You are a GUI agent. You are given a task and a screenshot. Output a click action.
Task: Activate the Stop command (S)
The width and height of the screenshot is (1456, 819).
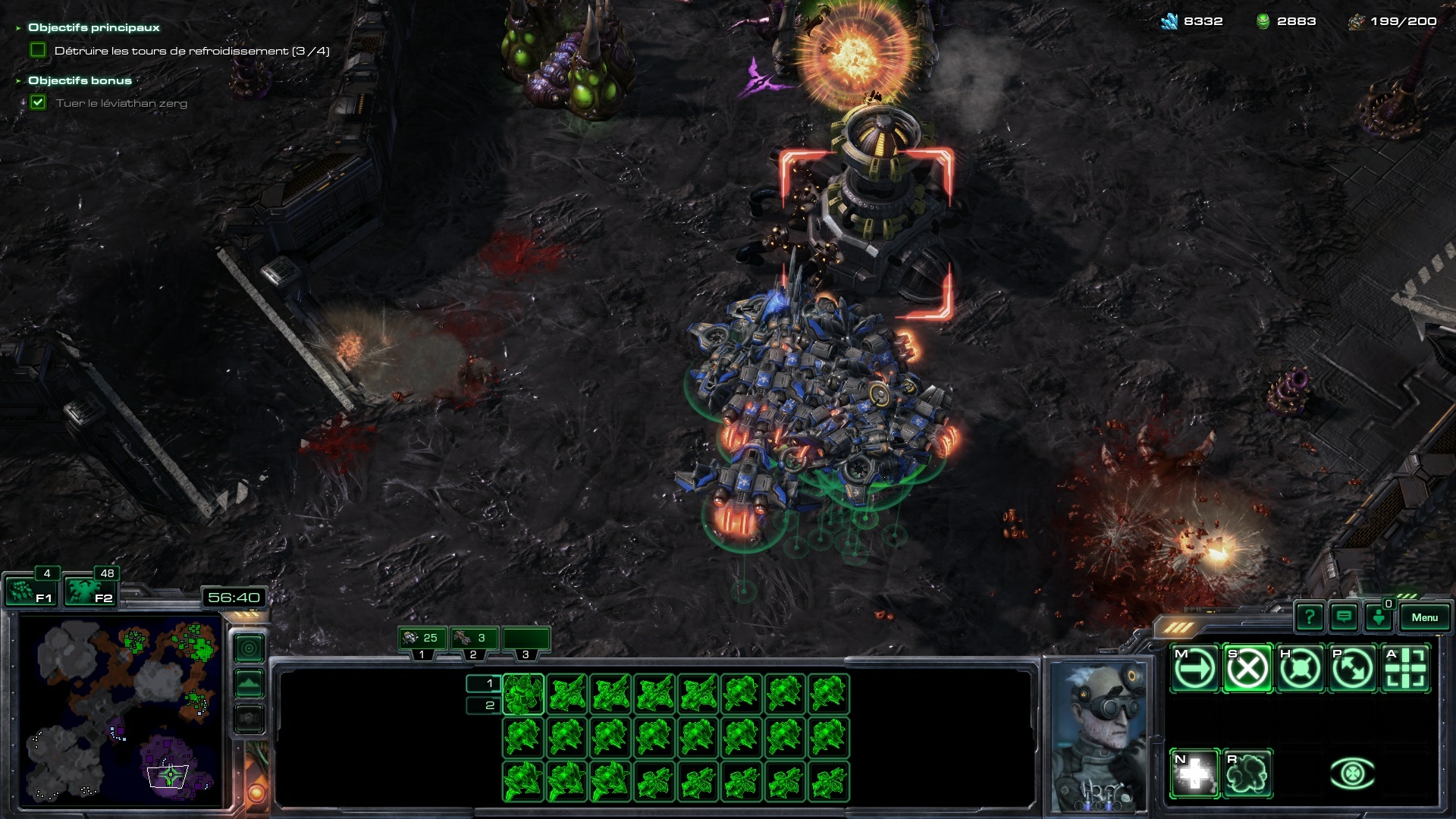click(1247, 669)
